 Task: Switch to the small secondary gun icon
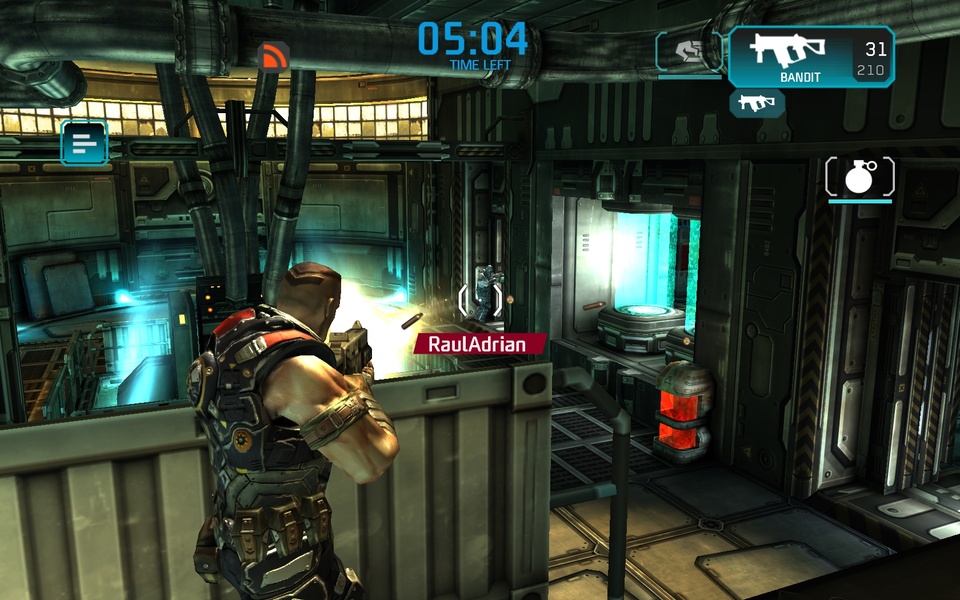click(x=756, y=102)
